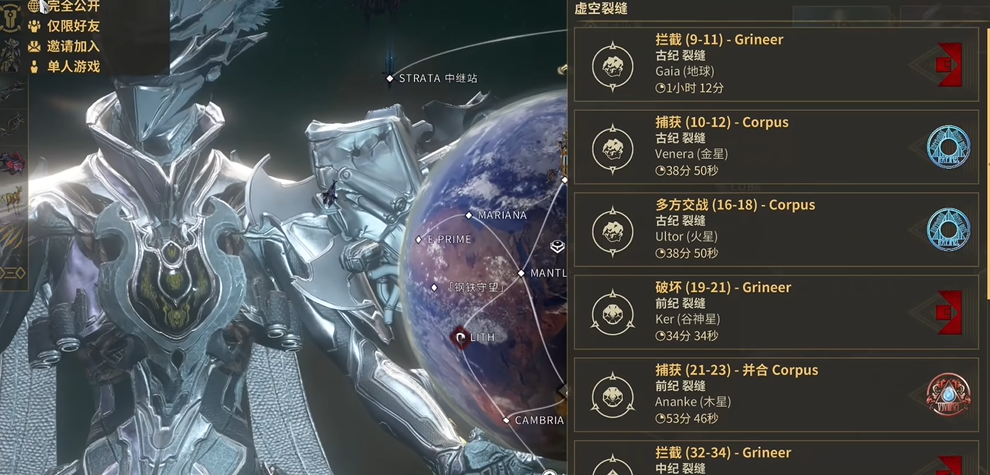Choose the E PRIME mission node
Screen dimensions: 990x475
click(420, 240)
